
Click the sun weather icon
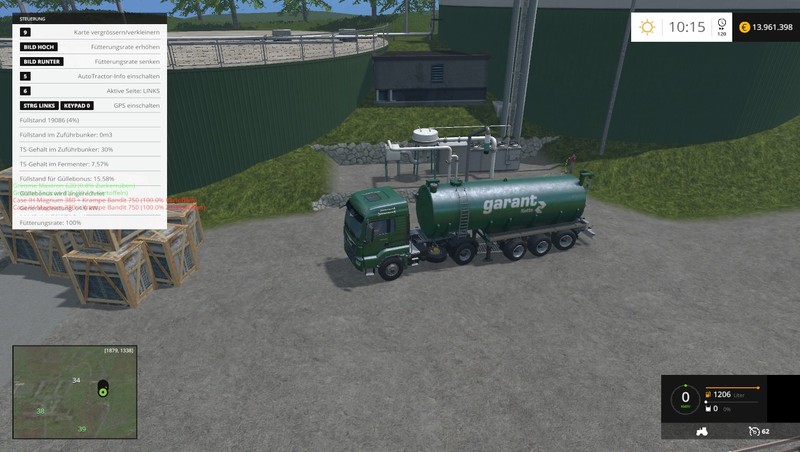coord(647,28)
